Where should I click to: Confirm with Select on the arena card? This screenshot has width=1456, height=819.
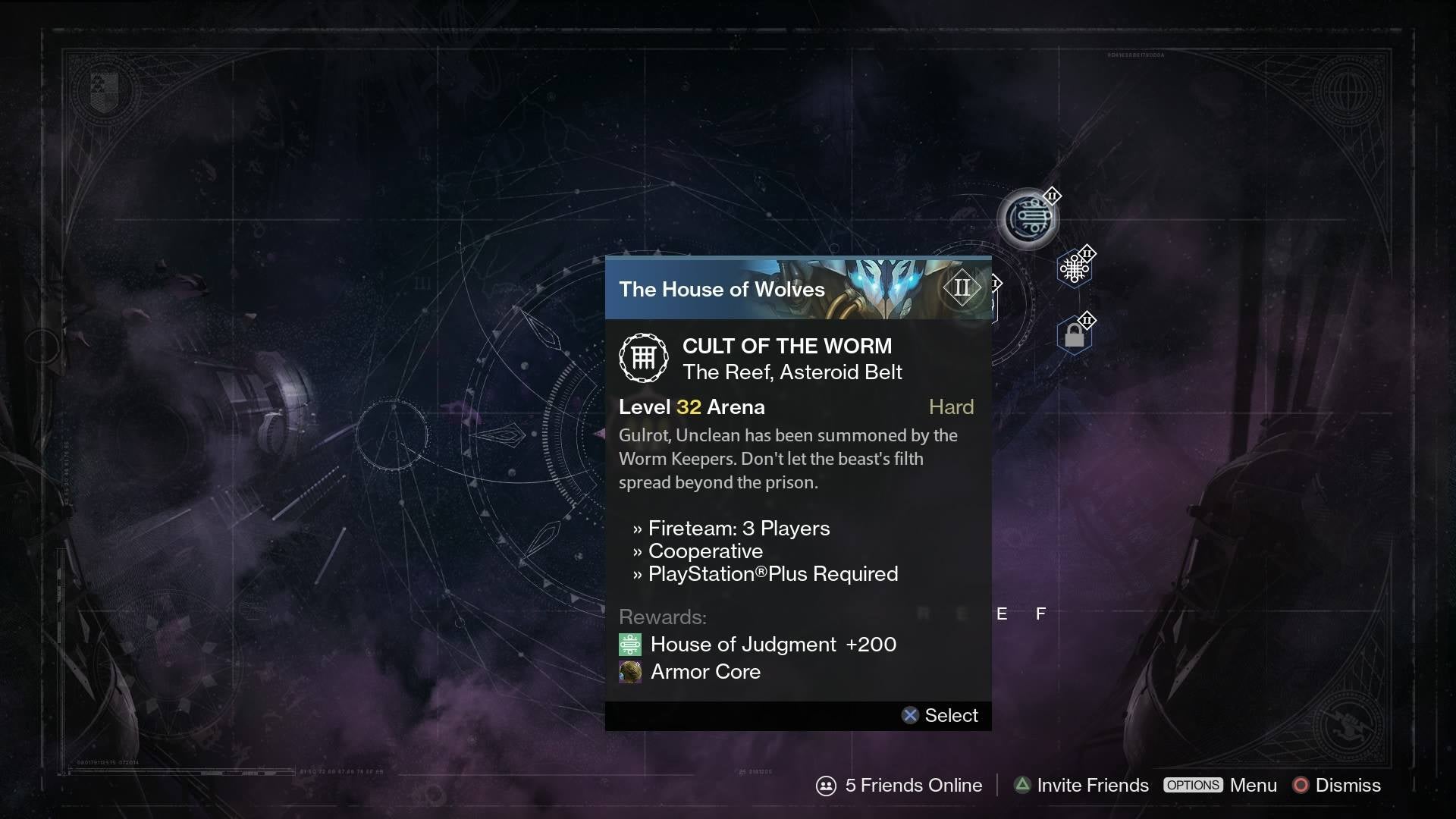coord(940,716)
